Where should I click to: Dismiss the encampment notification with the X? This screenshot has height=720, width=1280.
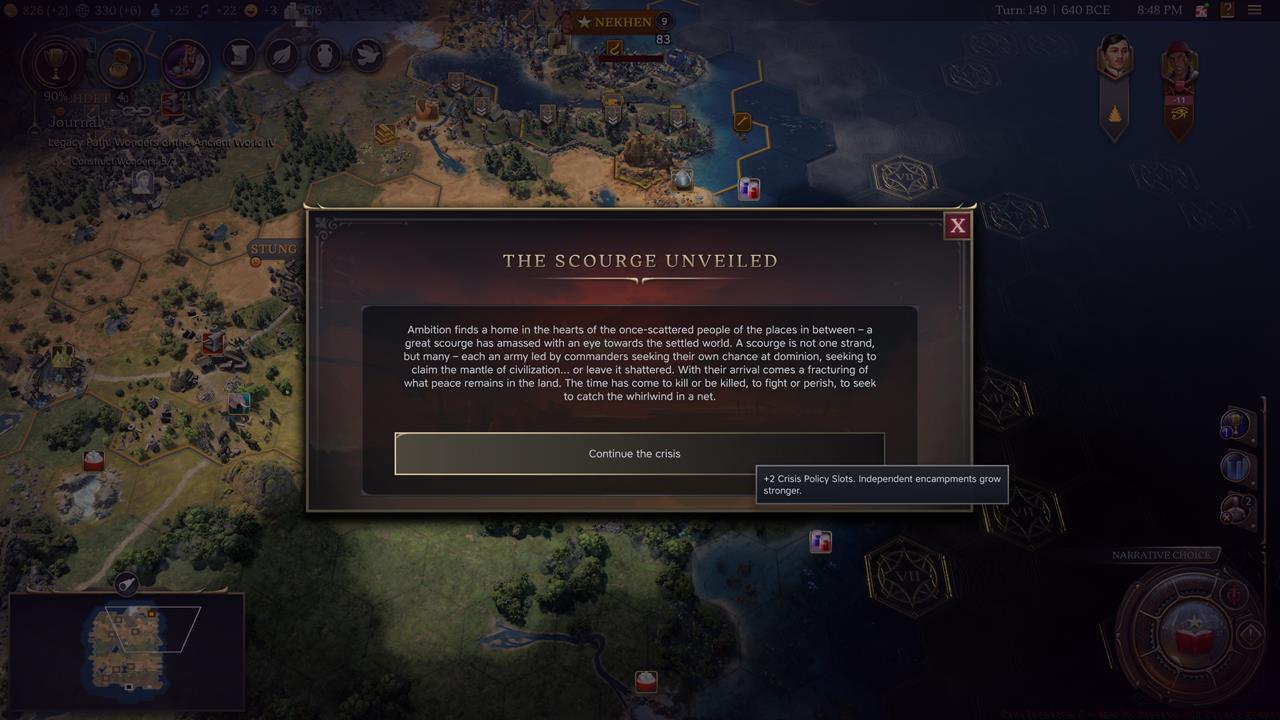point(1227,517)
